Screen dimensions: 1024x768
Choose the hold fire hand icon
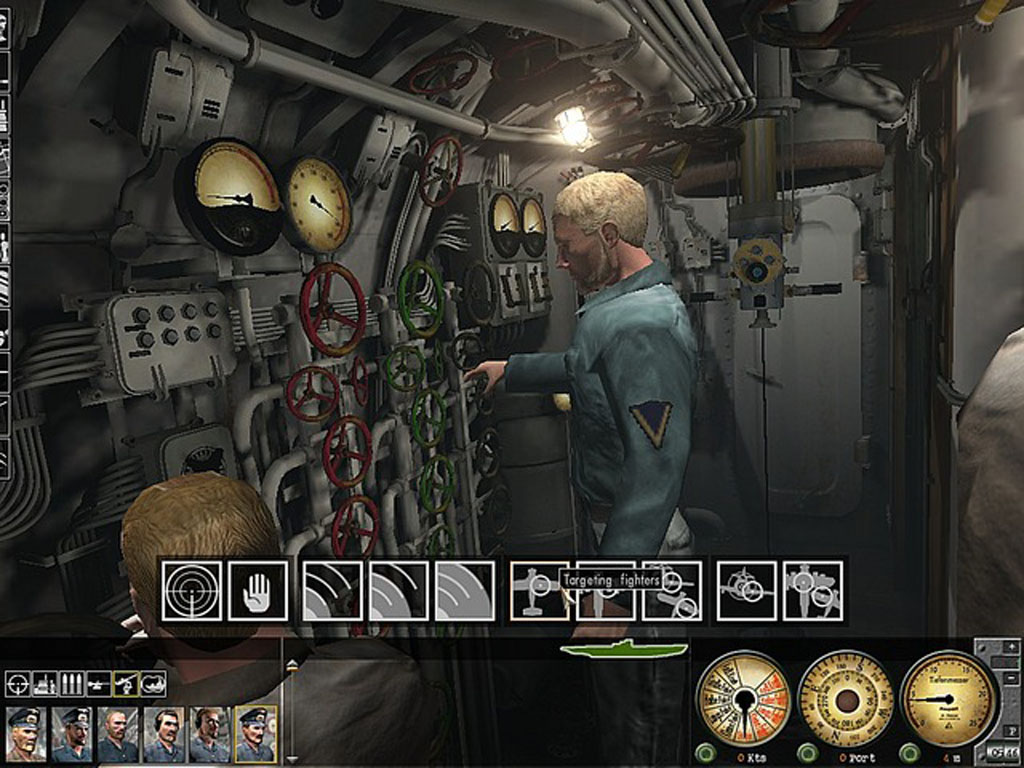(257, 590)
